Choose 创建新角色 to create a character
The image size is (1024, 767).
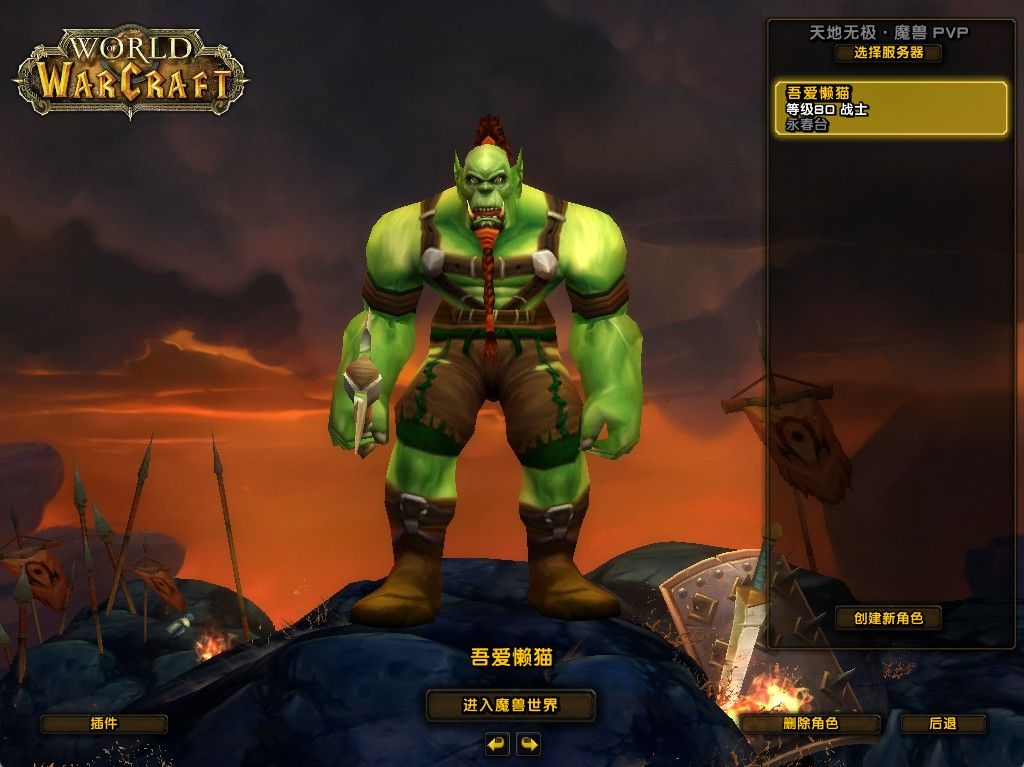888,618
